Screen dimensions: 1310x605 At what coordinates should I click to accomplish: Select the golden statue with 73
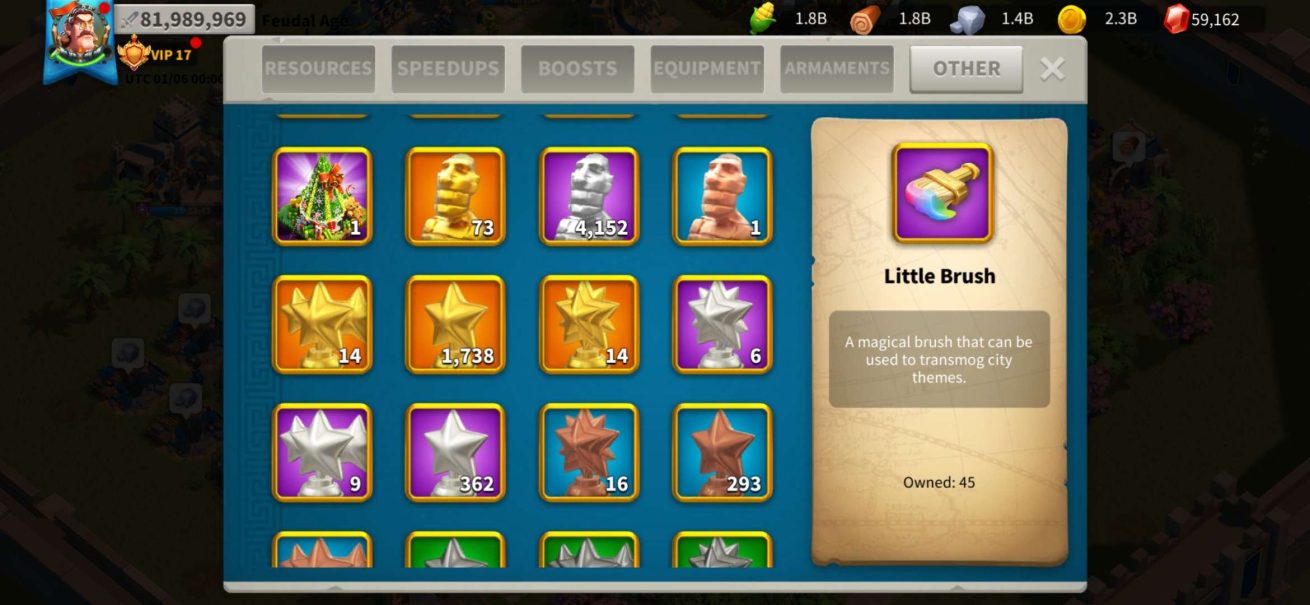[455, 196]
